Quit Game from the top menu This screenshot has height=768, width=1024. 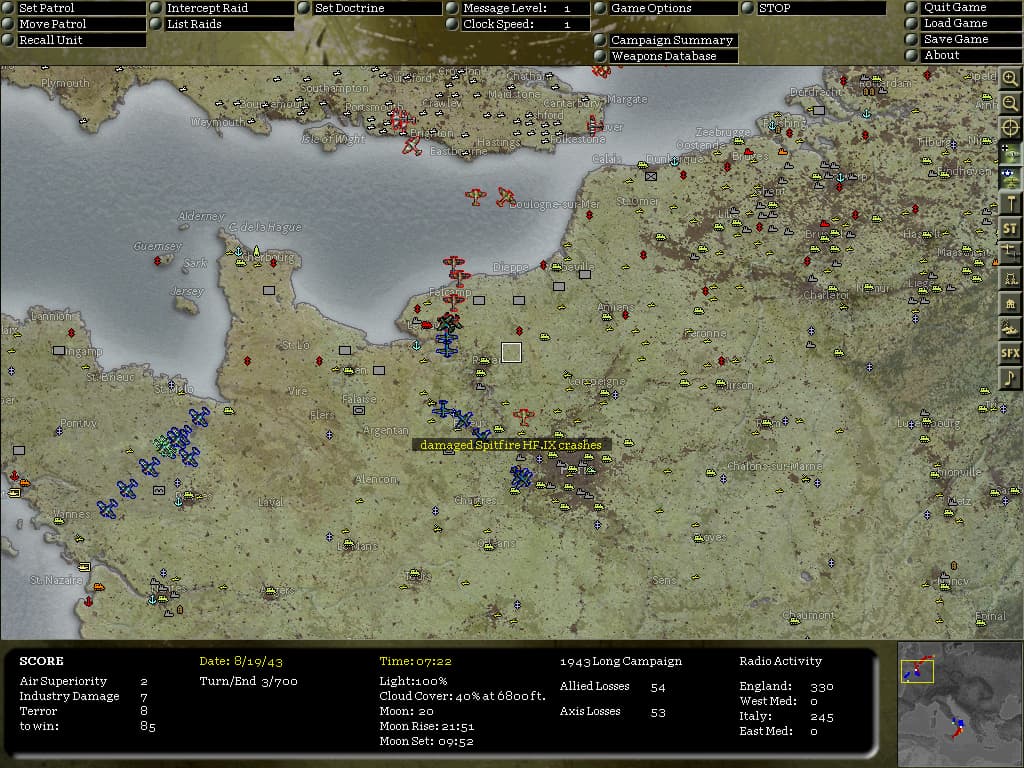[x=966, y=8]
